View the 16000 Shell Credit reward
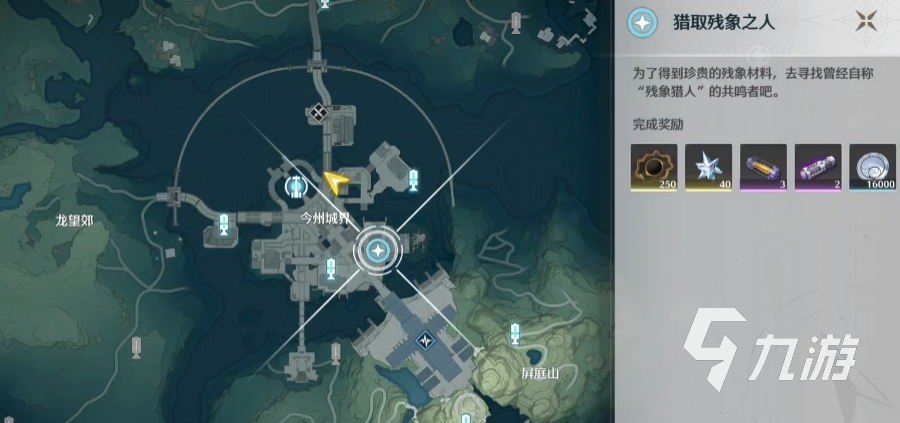Screen dimensions: 900x423 (x=873, y=167)
